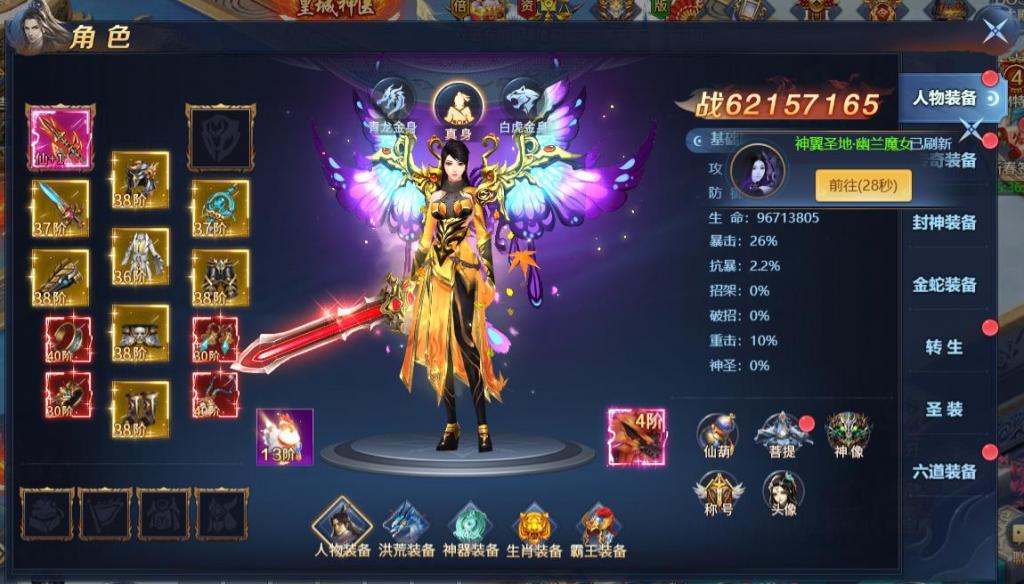Select the 转生 tab
This screenshot has height=584, width=1024.
click(944, 347)
